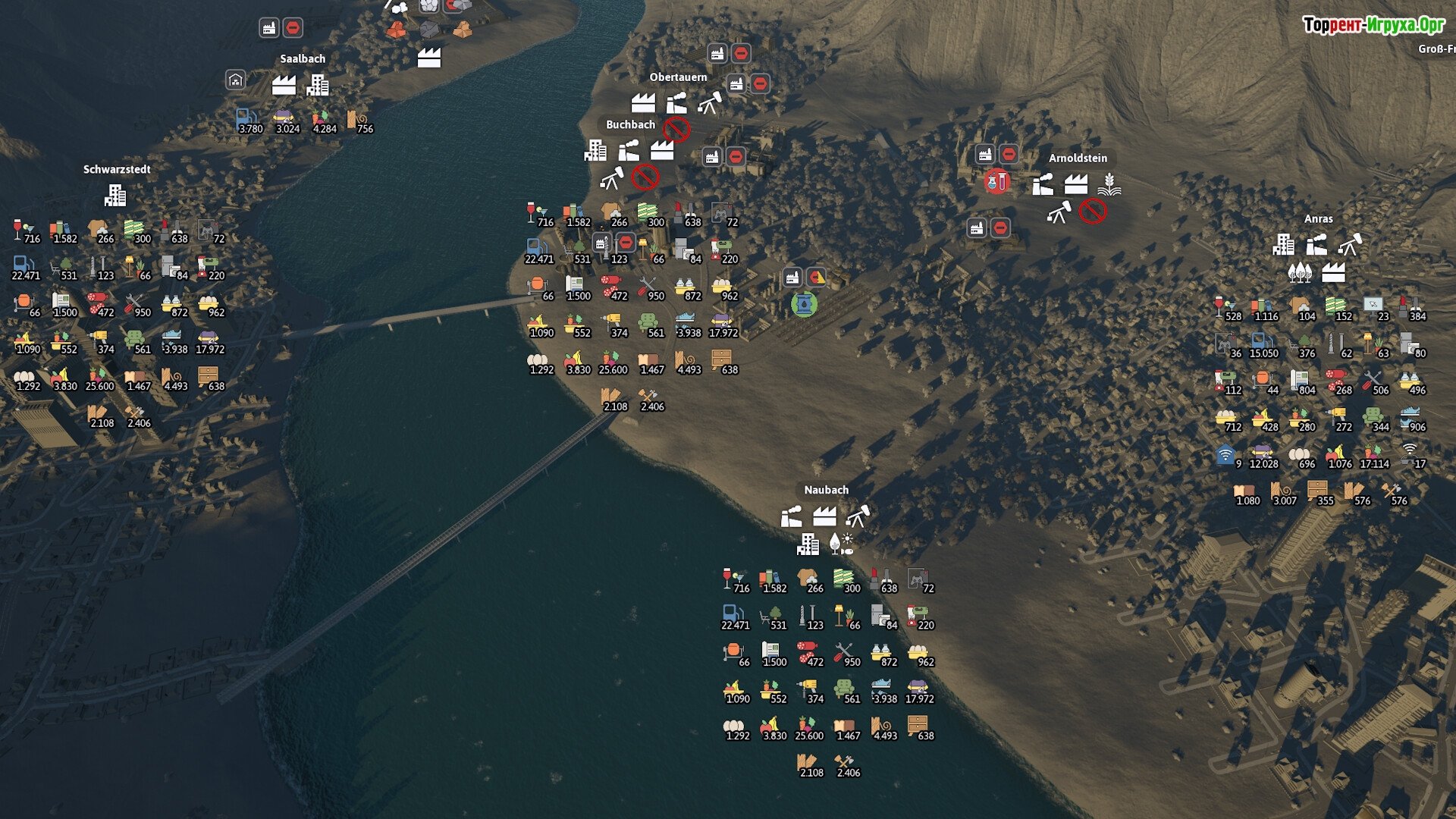Open the Saalbach town label
This screenshot has width=1456, height=819.
tap(303, 59)
